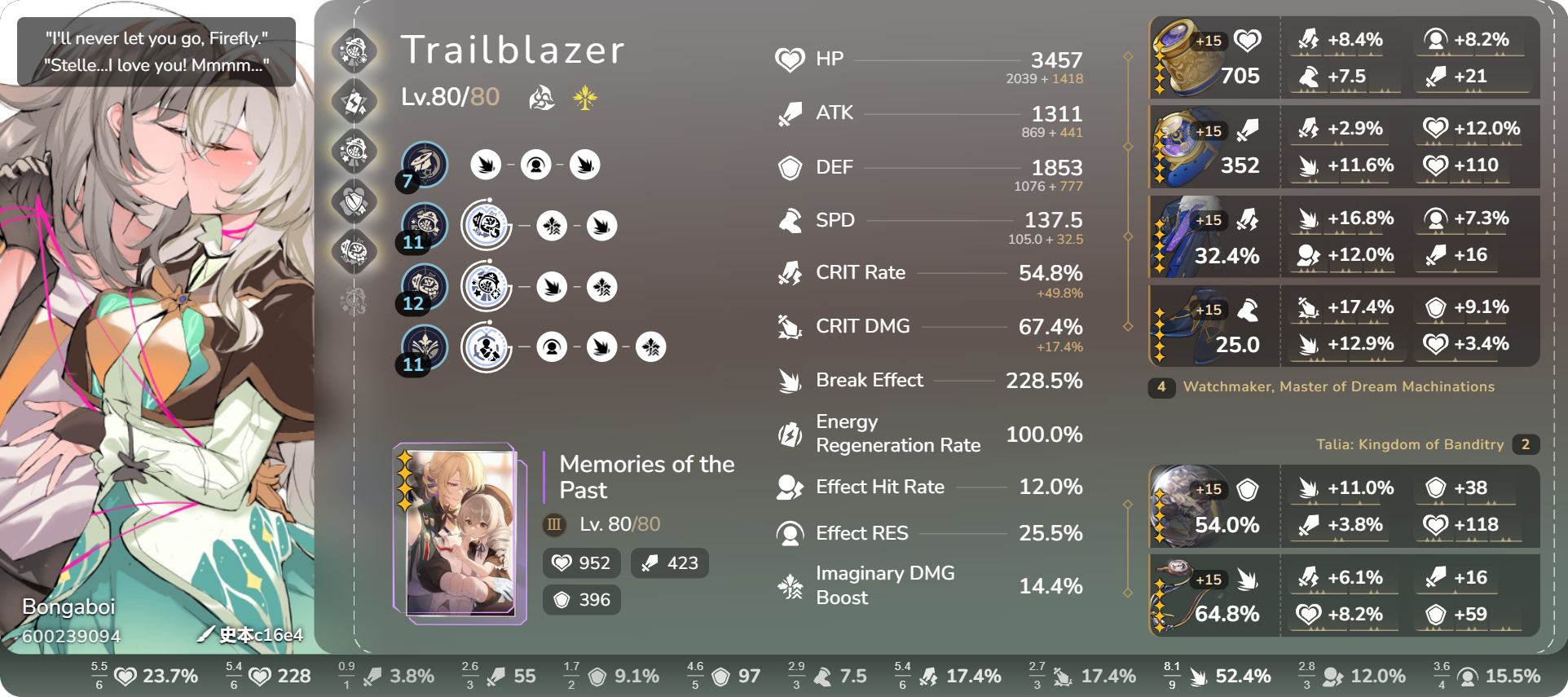Toggle the first trace node after Basic ATK

486,164
